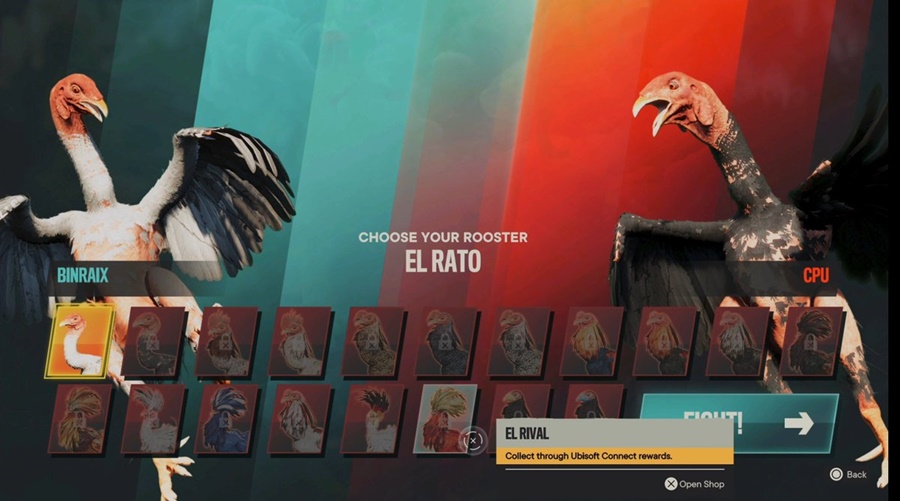This screenshot has width=900, height=501.
Task: Select the El Rato rooster tile
Action: pyautogui.click(x=80, y=341)
